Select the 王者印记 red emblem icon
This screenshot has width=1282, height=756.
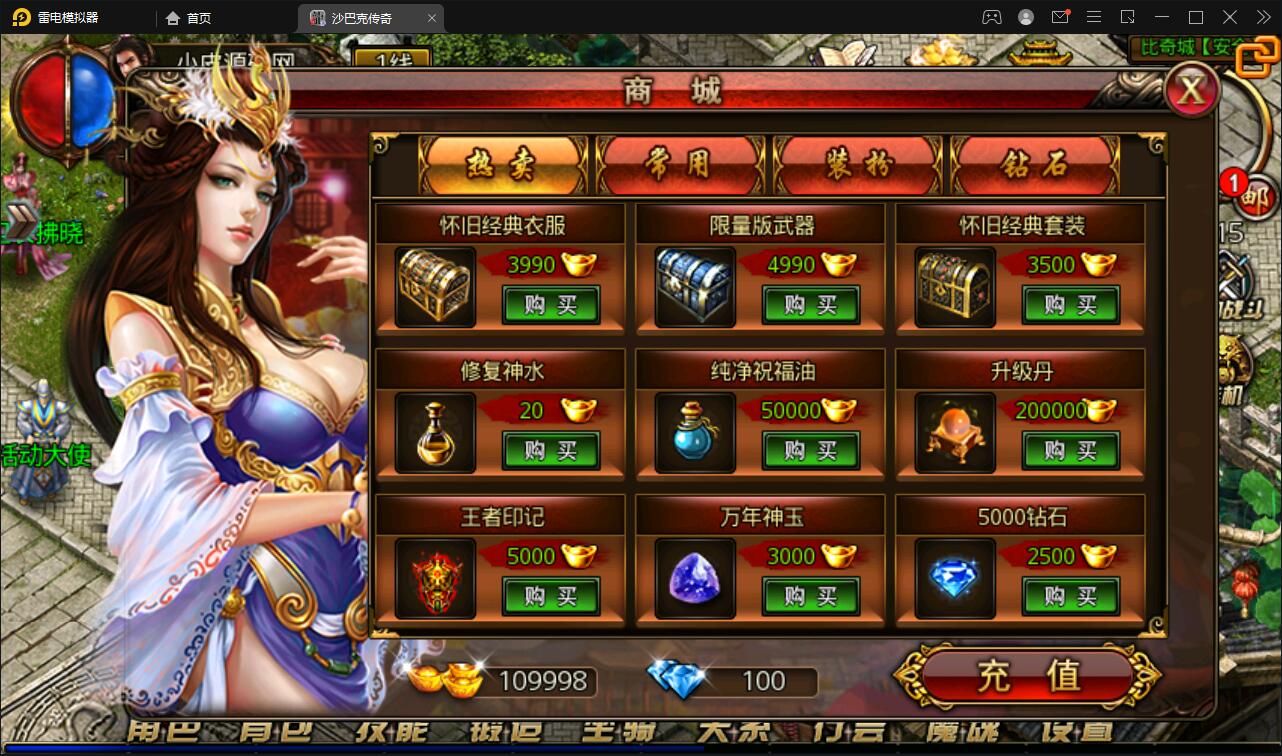[435, 578]
